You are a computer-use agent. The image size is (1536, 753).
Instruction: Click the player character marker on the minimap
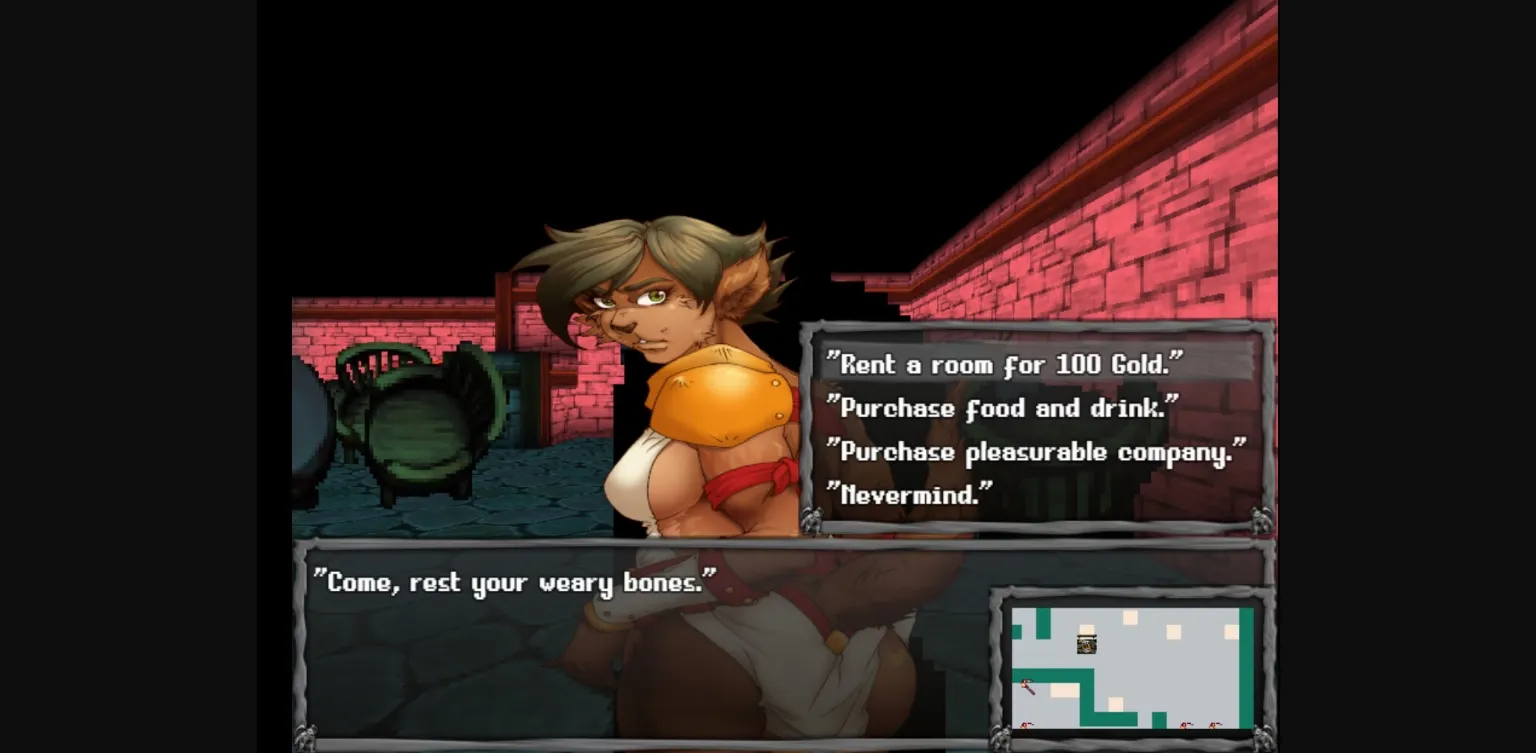coord(1086,645)
